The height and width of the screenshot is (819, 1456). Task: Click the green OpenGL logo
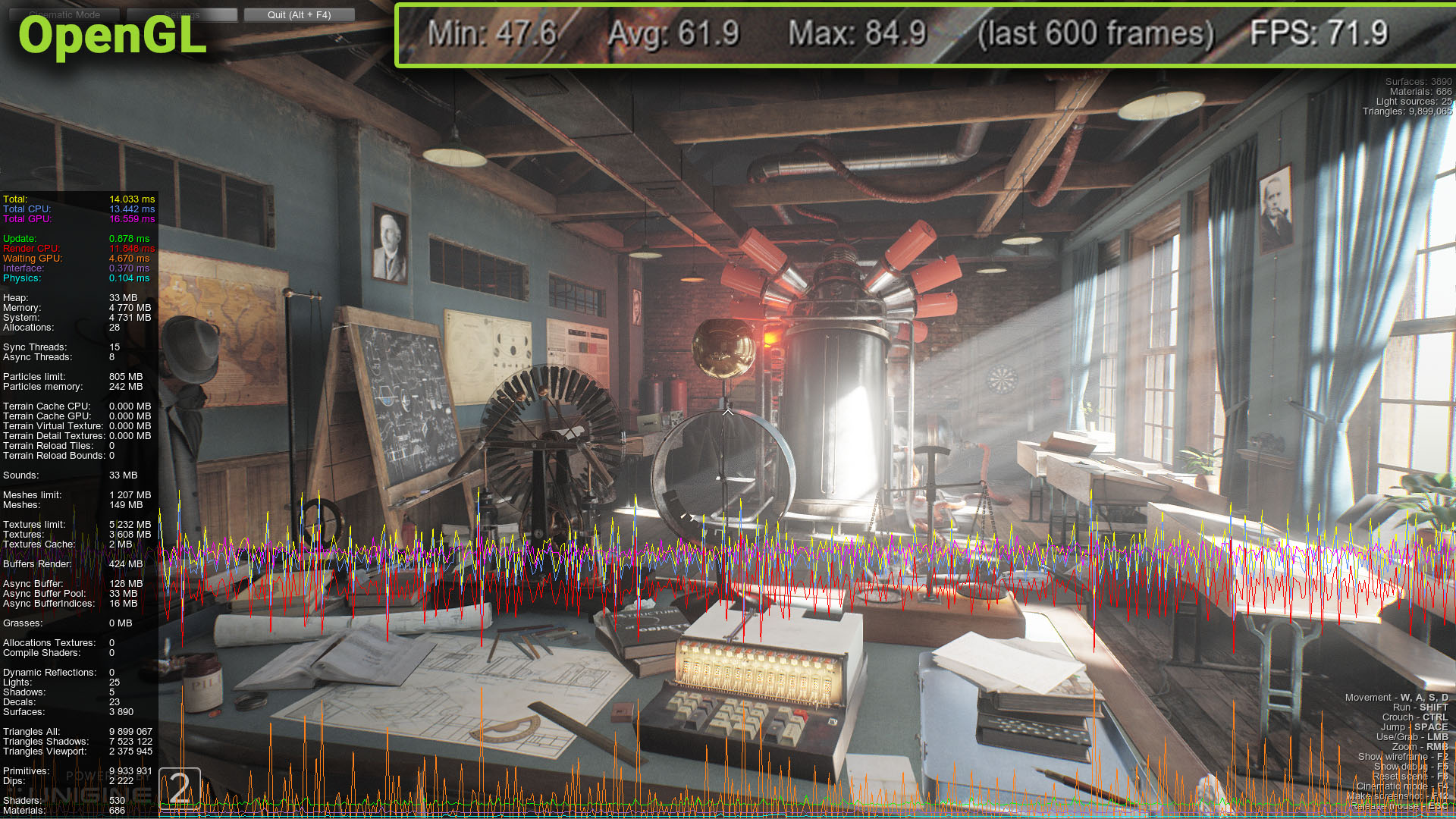tap(111, 39)
